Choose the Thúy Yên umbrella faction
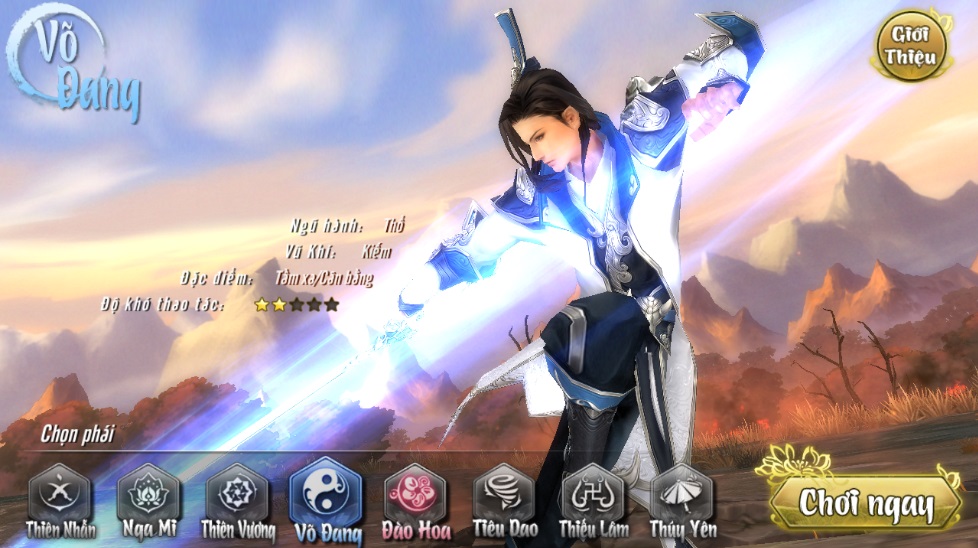 click(x=682, y=493)
